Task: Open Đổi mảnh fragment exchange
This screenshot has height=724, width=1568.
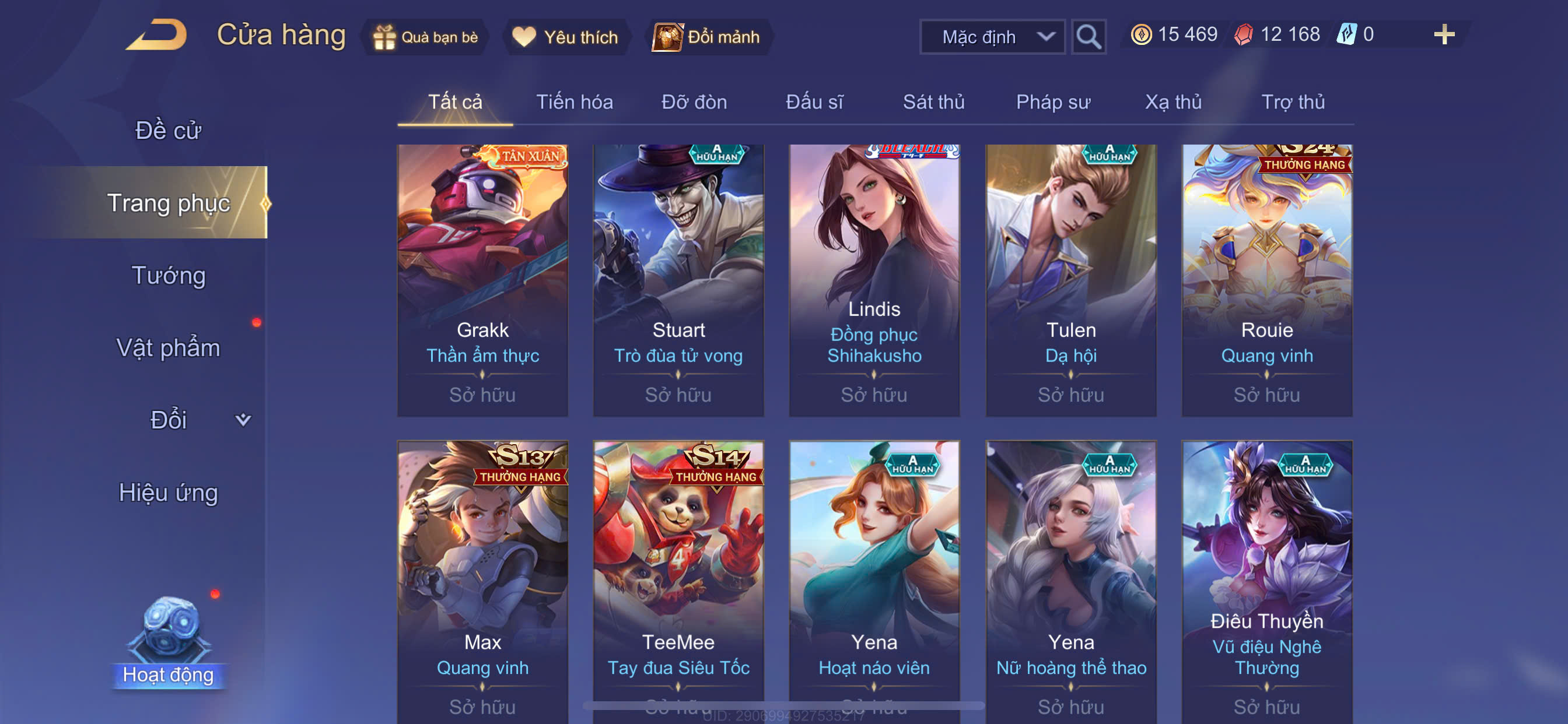Action: click(706, 37)
